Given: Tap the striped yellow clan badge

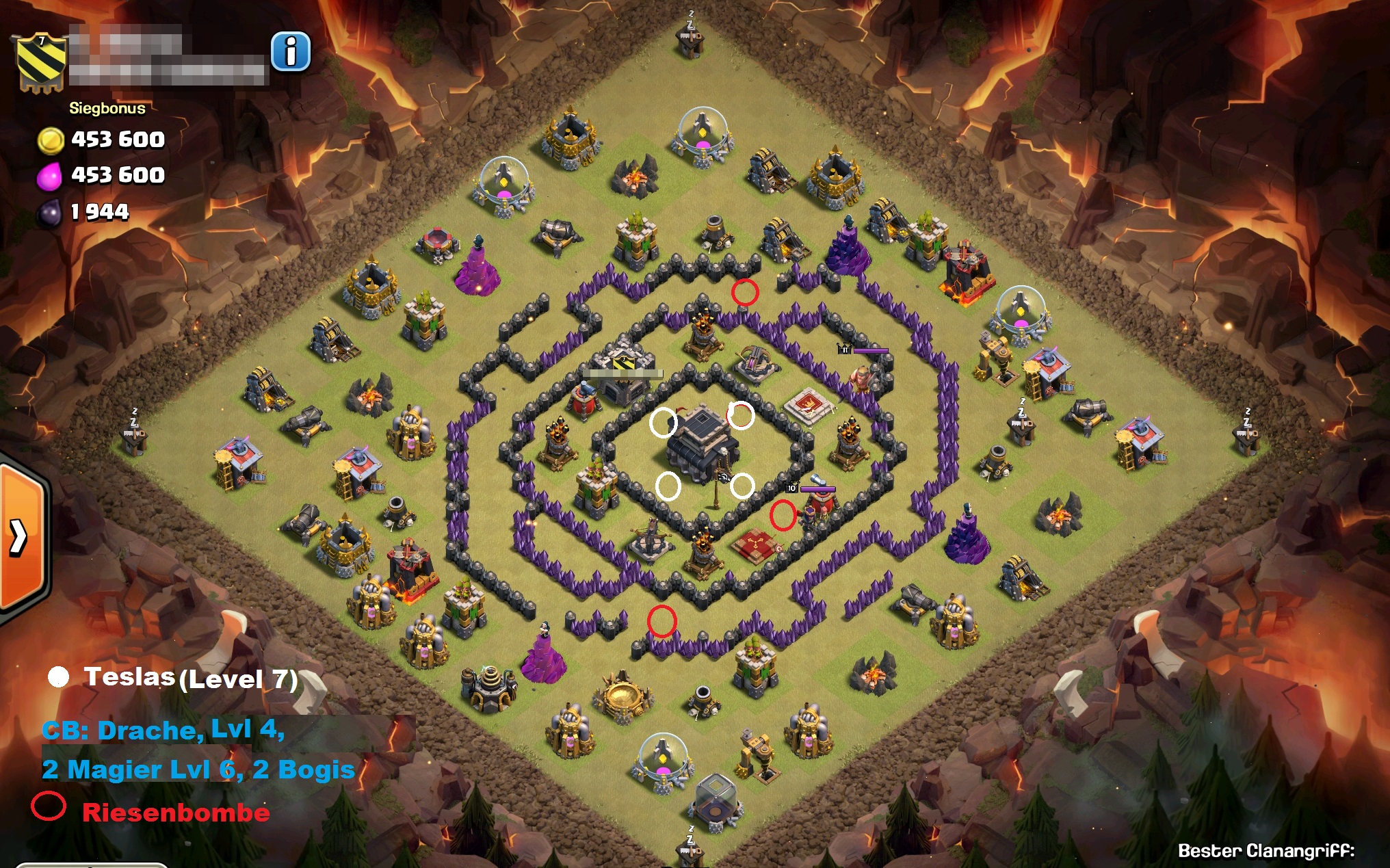Looking at the screenshot, I should coord(41,62).
